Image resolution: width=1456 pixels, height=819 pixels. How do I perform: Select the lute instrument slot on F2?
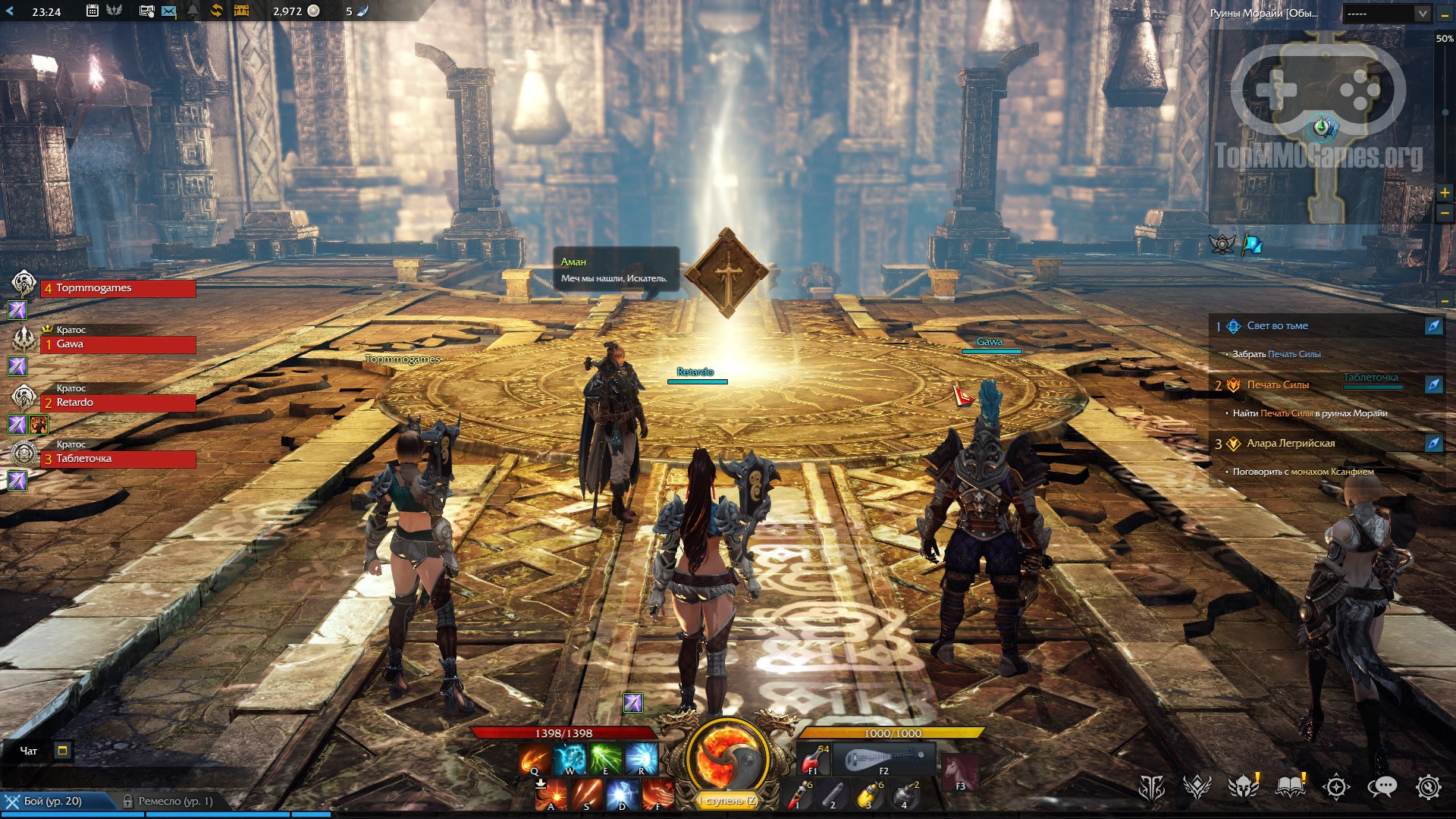[885, 758]
